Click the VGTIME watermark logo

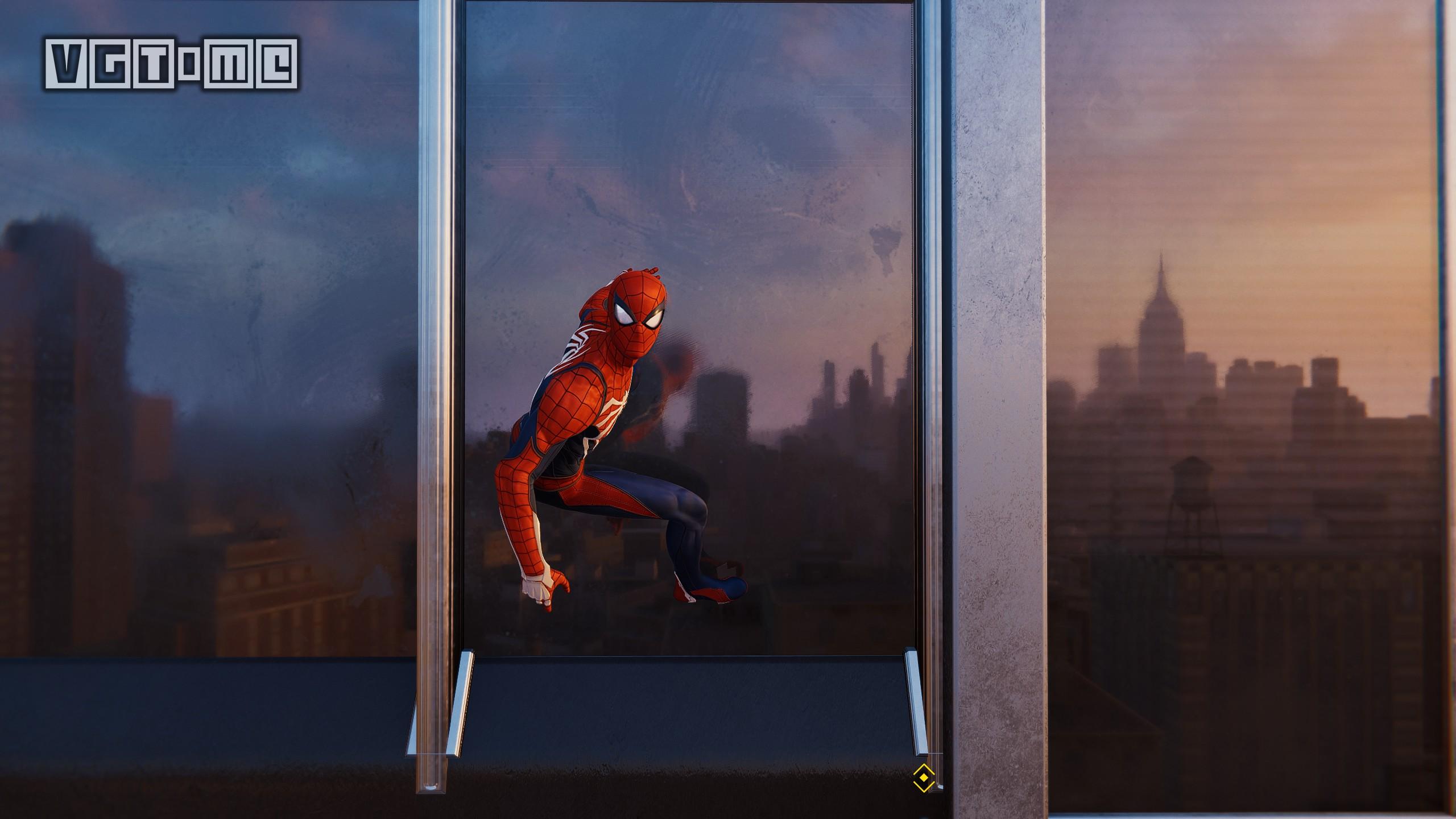(171, 63)
